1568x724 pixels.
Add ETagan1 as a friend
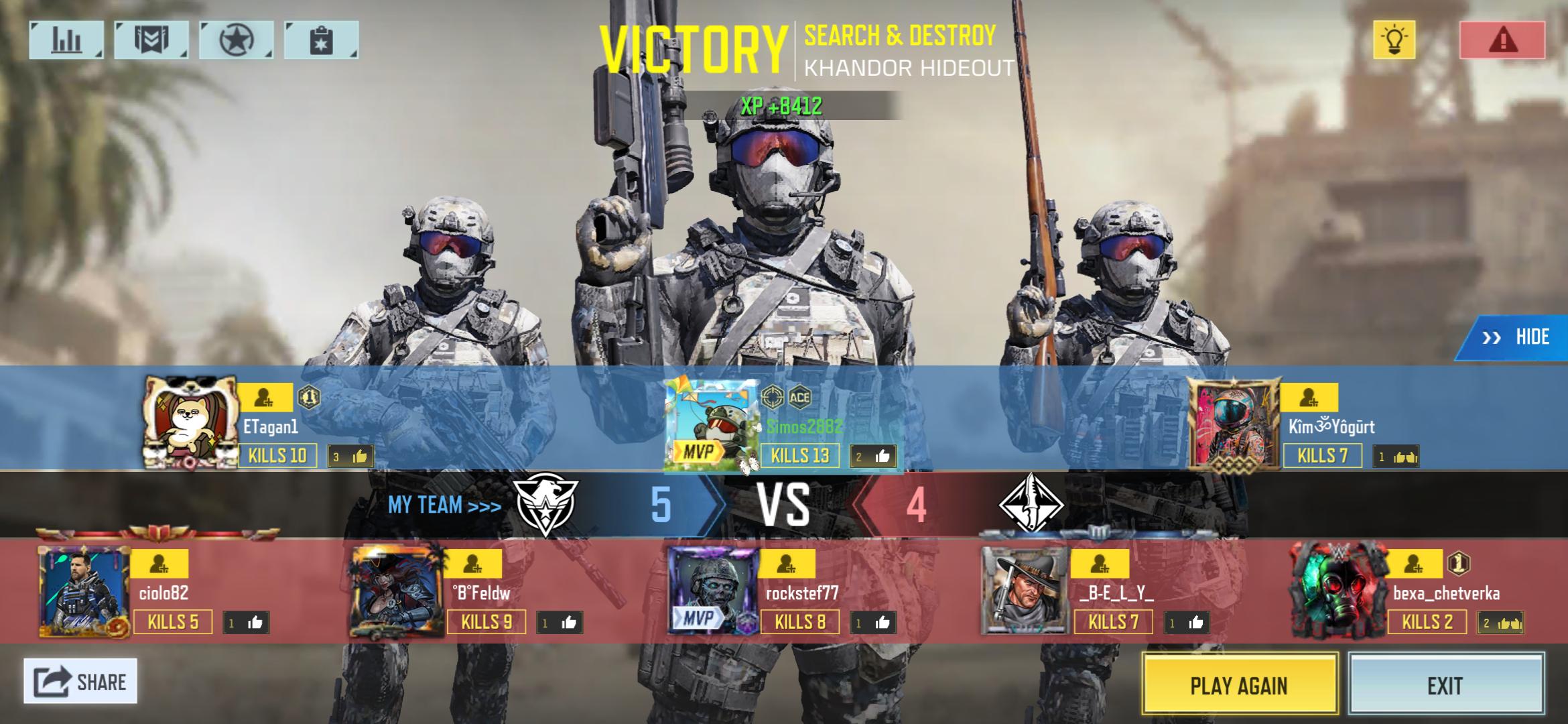(265, 398)
